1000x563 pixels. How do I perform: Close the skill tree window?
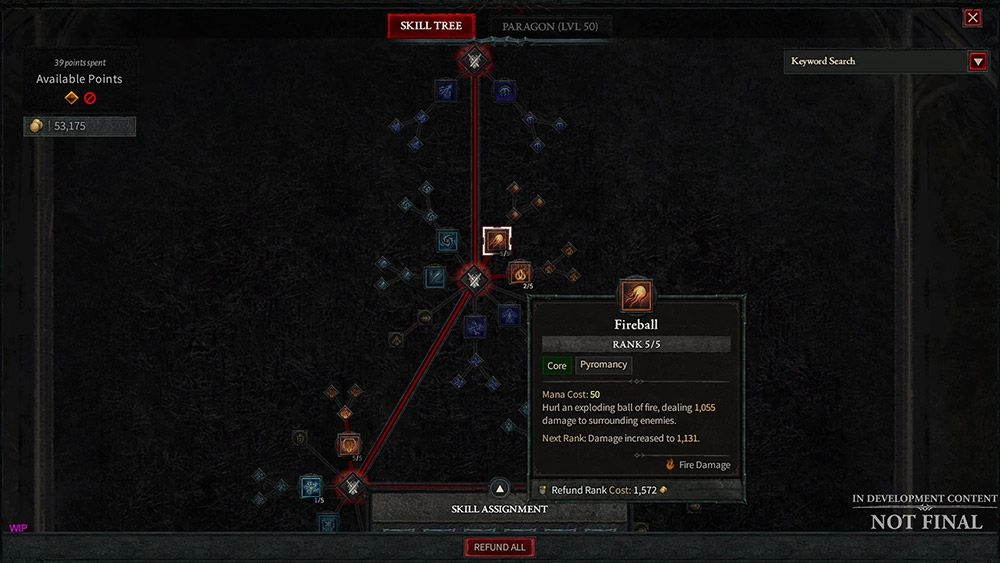click(972, 17)
